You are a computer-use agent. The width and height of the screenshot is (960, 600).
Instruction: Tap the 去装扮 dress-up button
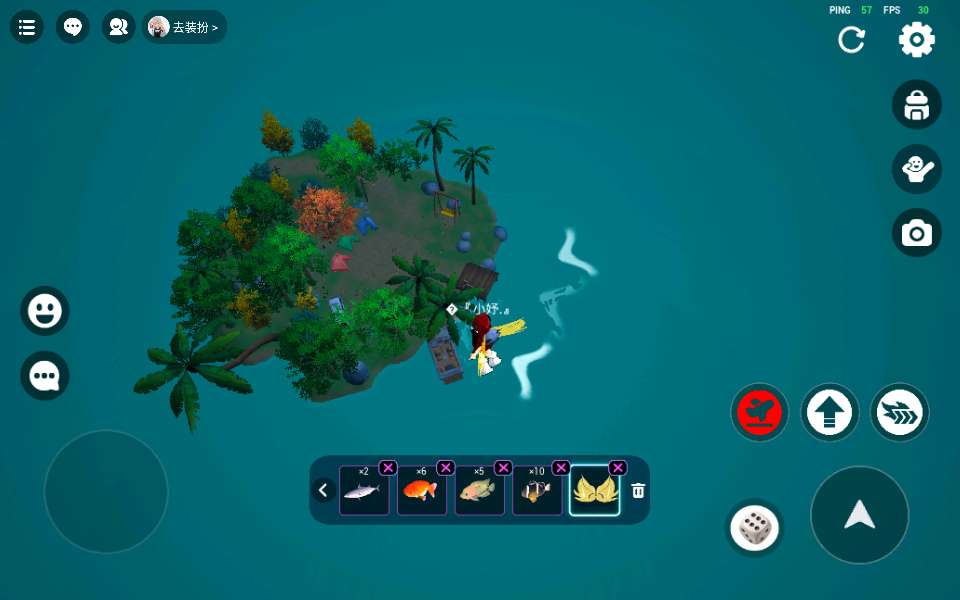(x=185, y=27)
